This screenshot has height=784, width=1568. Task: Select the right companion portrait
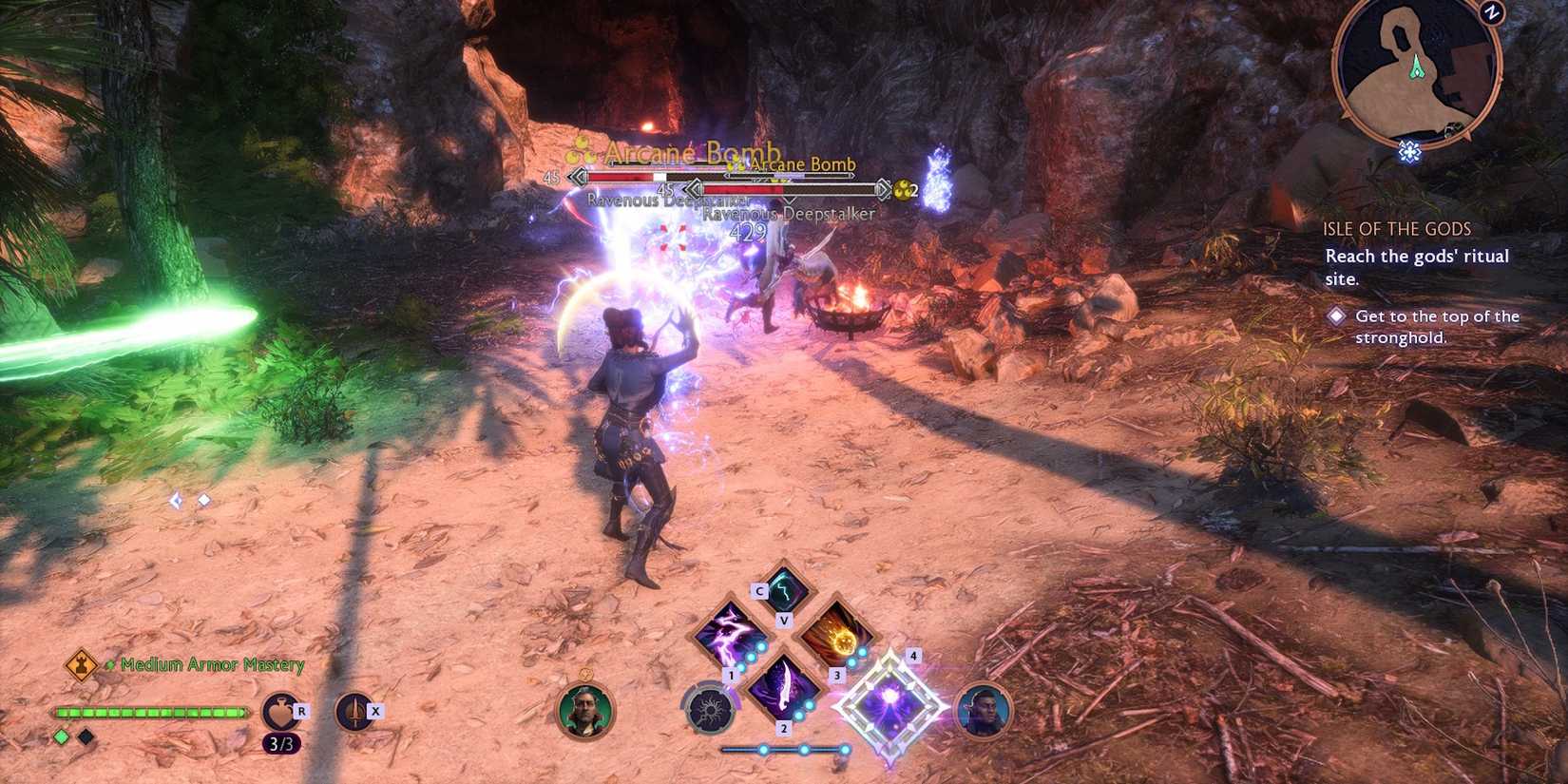(983, 711)
